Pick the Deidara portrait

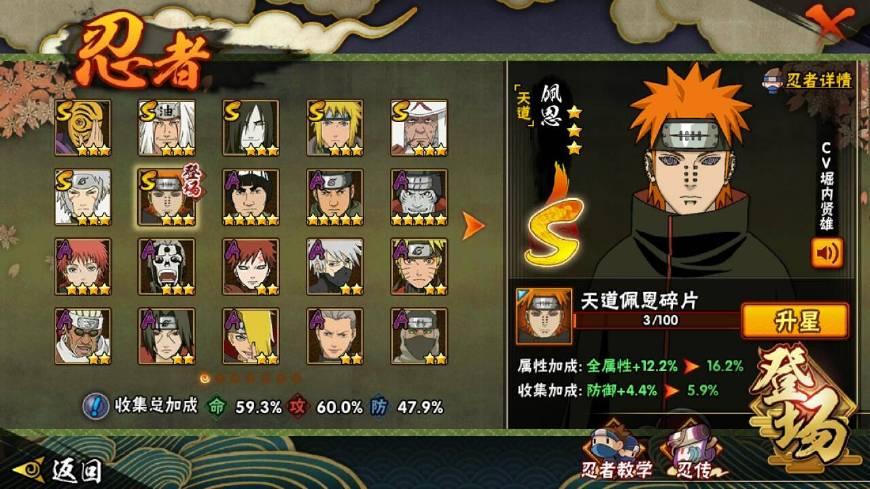[x=250, y=336]
